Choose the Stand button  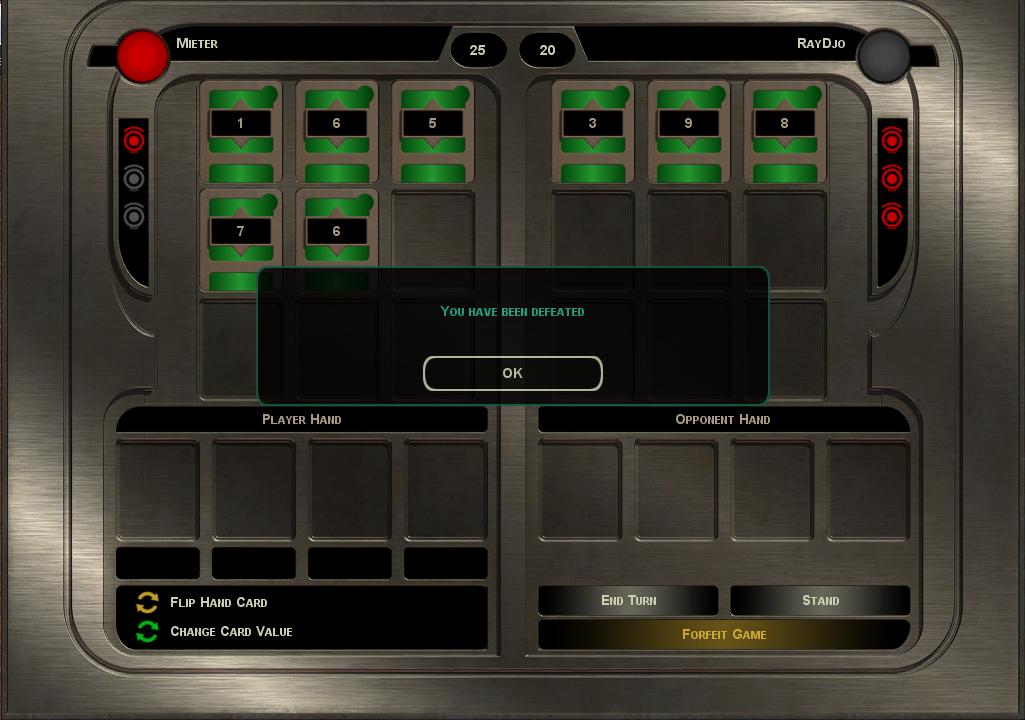pos(820,600)
